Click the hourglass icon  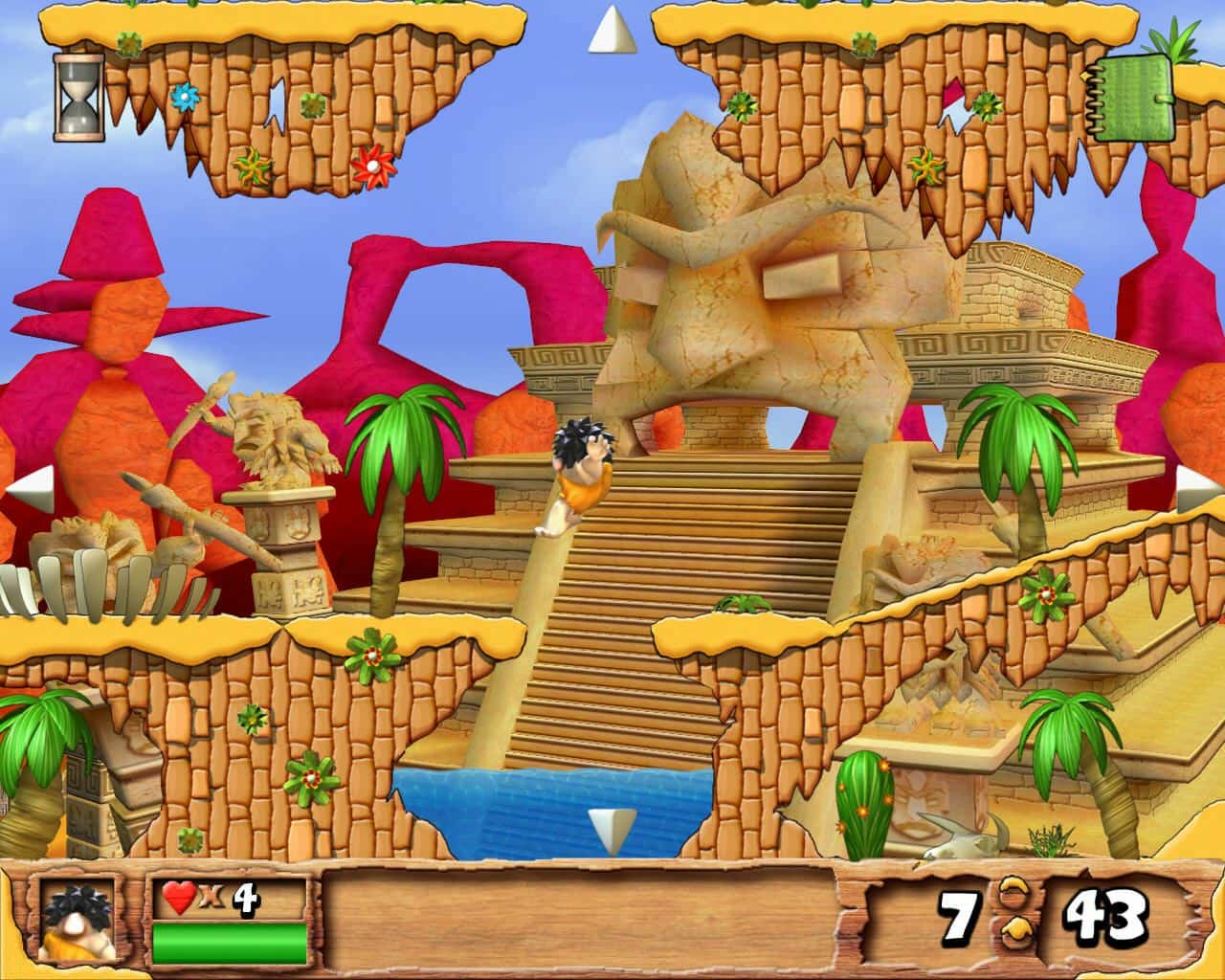pos(78,98)
